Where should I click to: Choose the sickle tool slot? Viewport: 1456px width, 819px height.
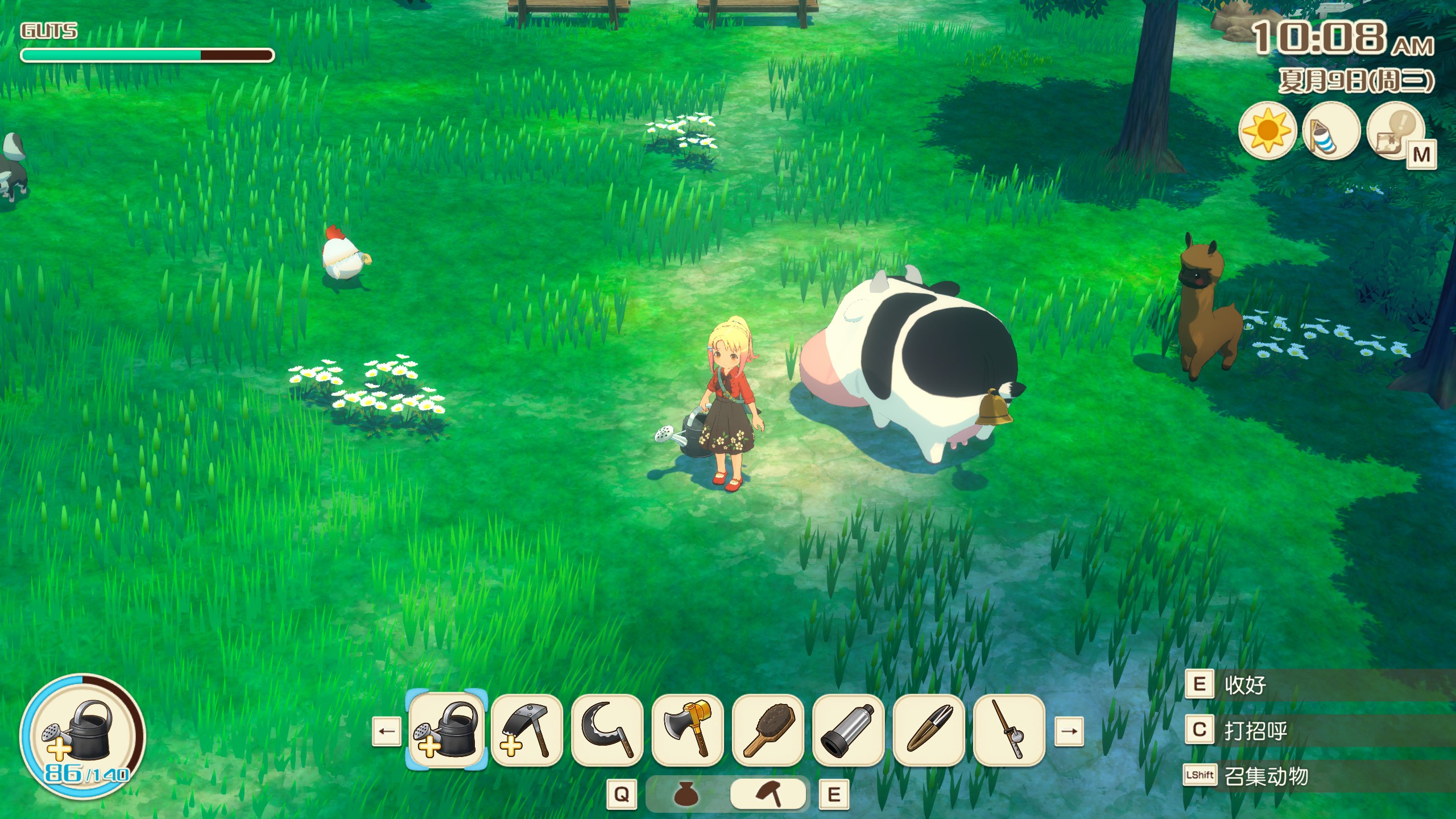(x=607, y=731)
